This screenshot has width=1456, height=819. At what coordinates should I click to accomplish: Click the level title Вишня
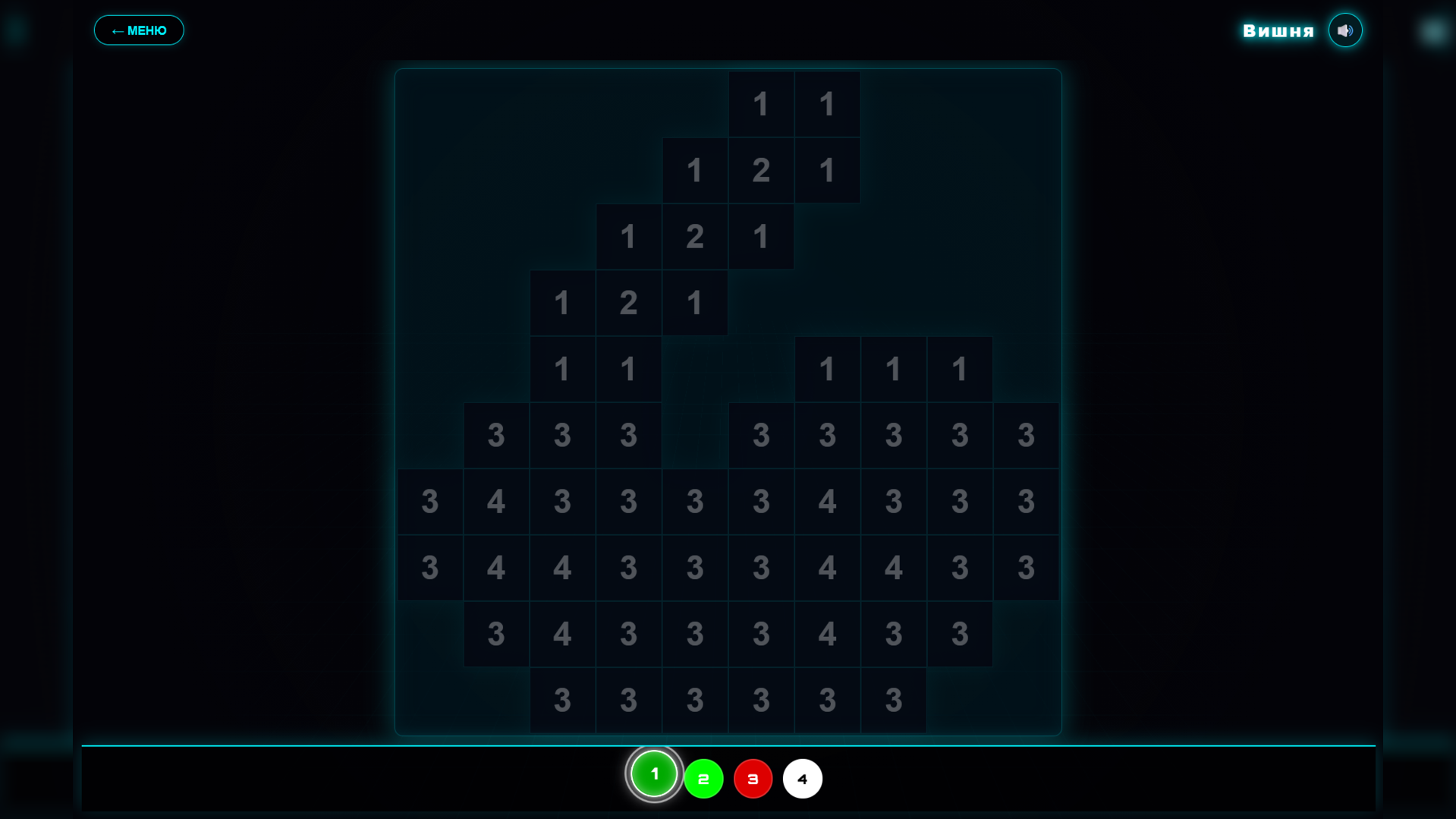click(1278, 30)
